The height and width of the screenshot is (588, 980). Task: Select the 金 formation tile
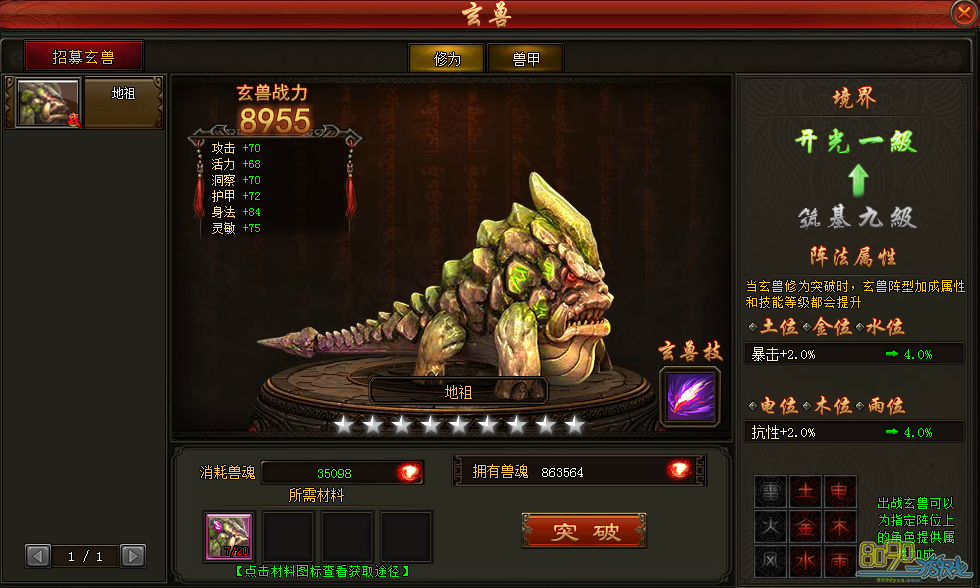(805, 525)
